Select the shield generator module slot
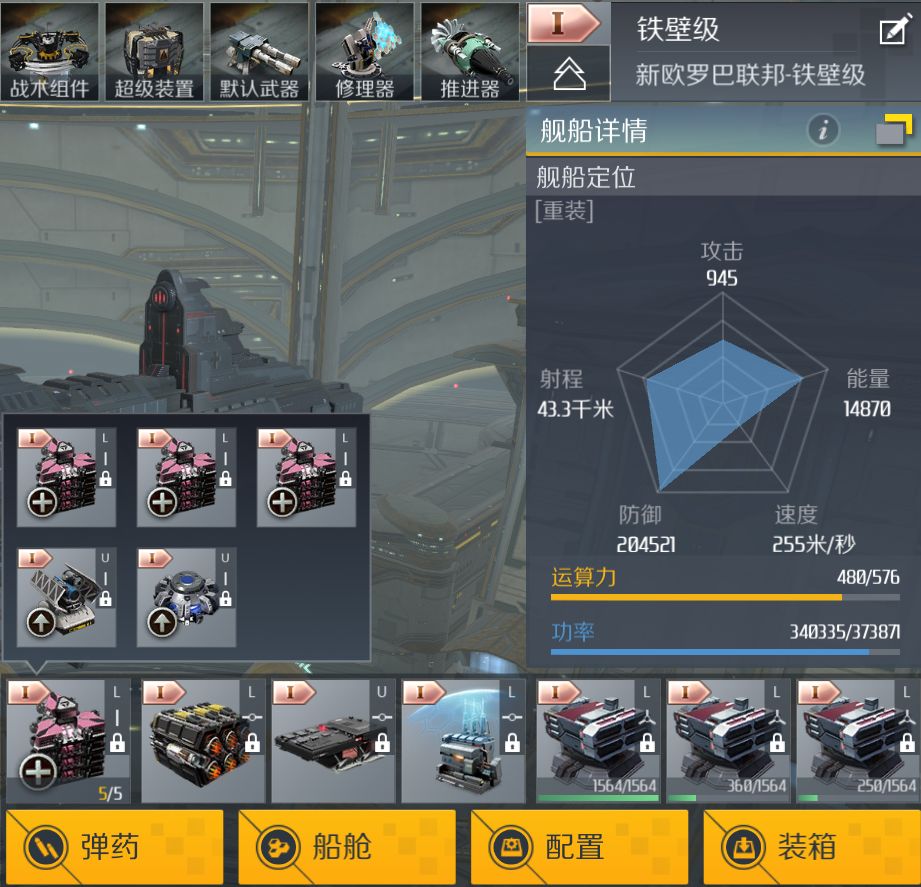 point(460,741)
